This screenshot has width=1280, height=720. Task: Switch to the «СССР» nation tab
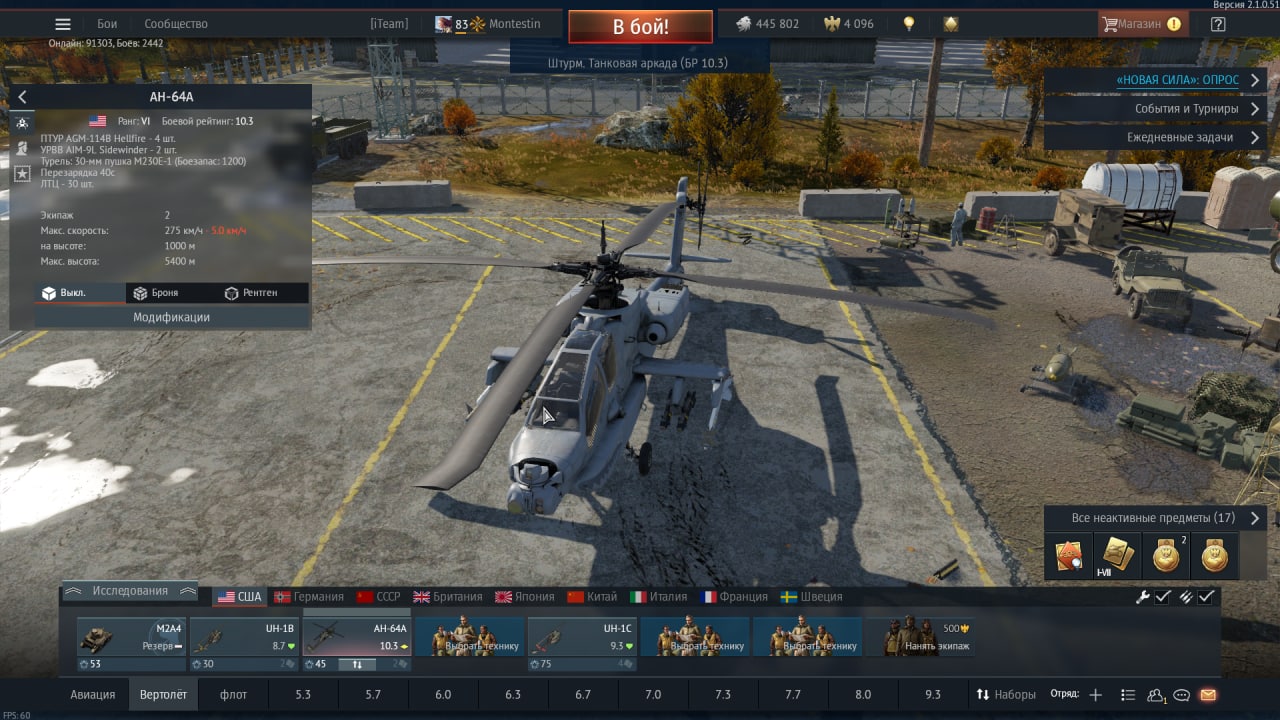click(379, 597)
